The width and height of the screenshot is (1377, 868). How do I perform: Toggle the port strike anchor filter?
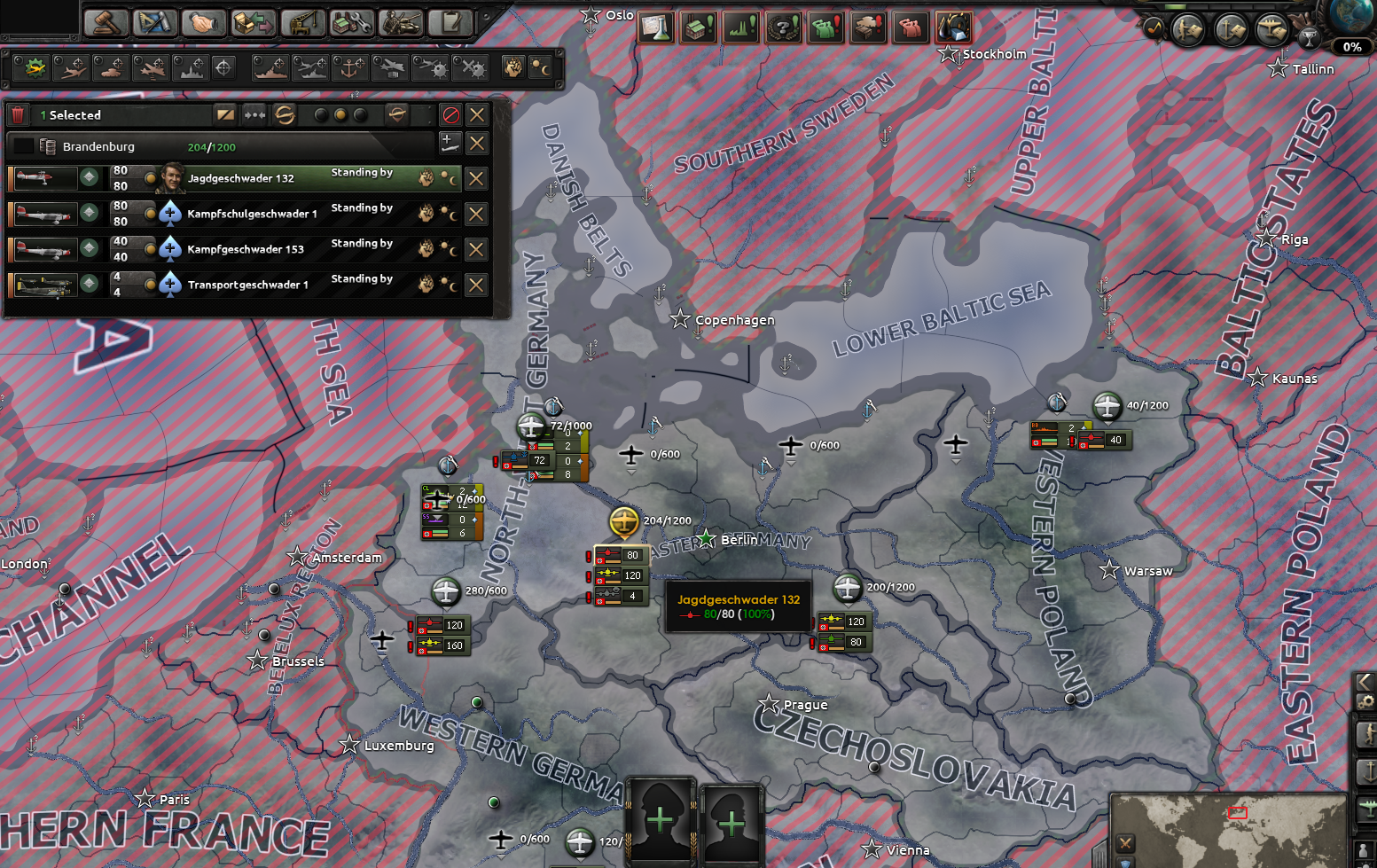[350, 67]
